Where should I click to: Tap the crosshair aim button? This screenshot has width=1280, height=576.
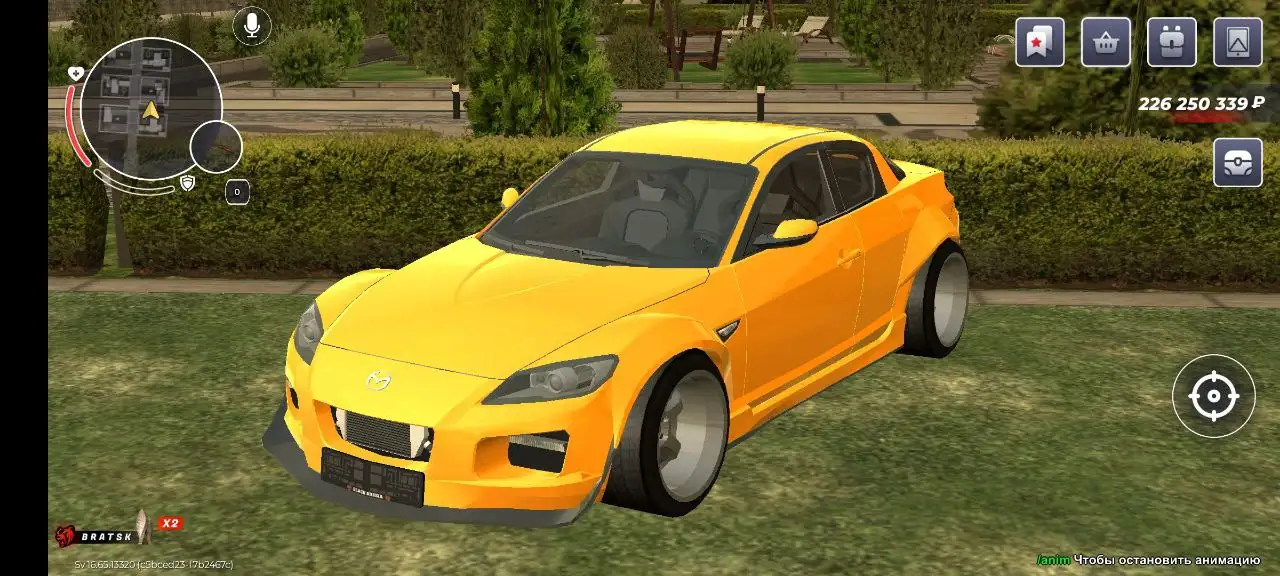[x=1213, y=396]
